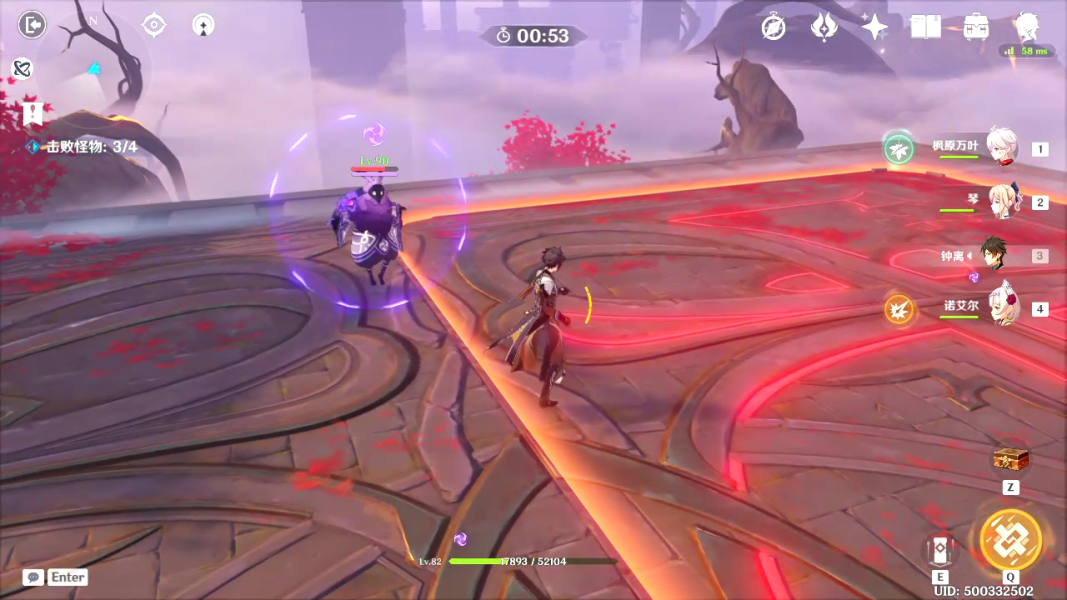Open the character profile head icon
Viewport: 1067px width, 600px height.
(1027, 25)
